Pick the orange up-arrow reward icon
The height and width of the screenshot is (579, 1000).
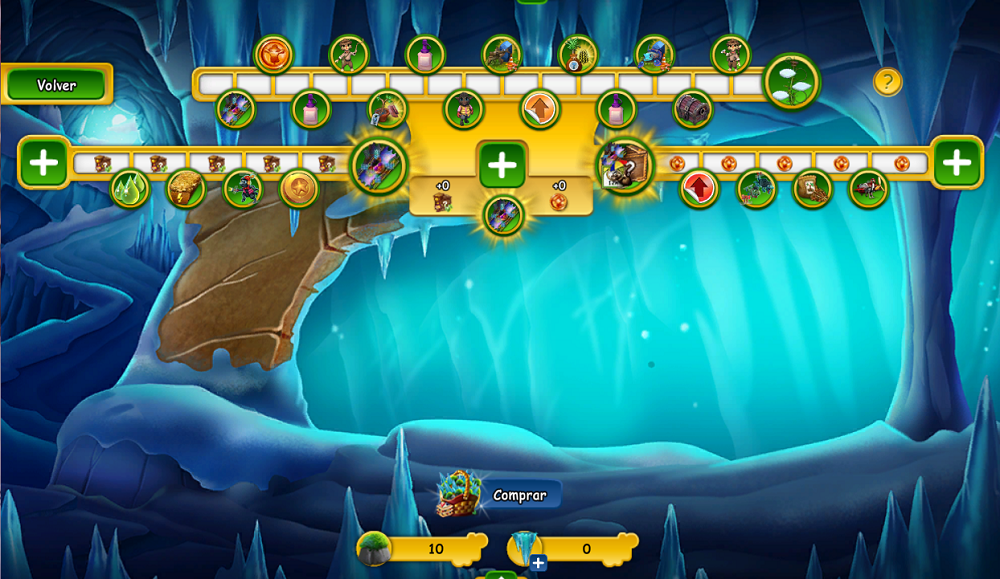(540, 109)
